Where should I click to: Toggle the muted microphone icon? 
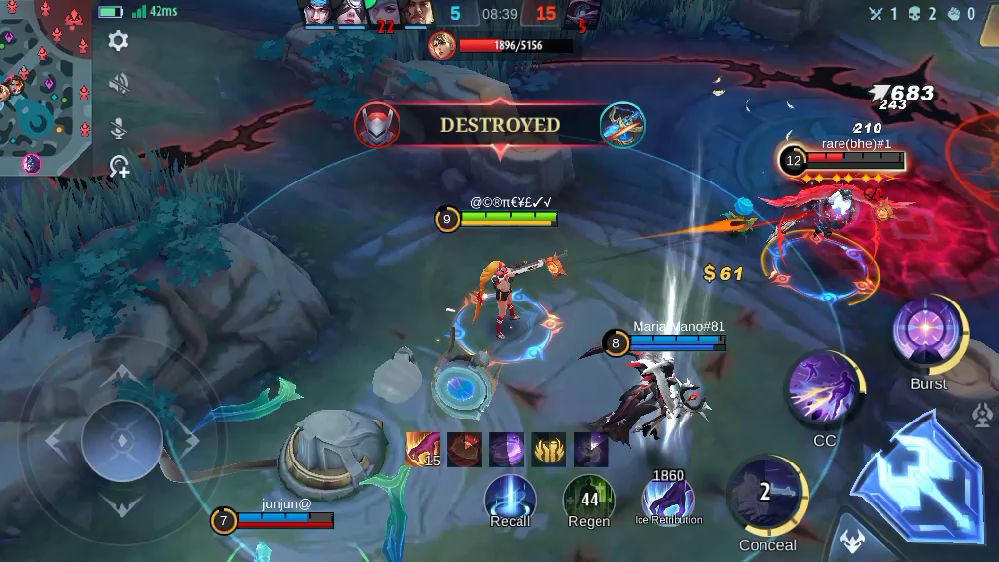pos(118,126)
